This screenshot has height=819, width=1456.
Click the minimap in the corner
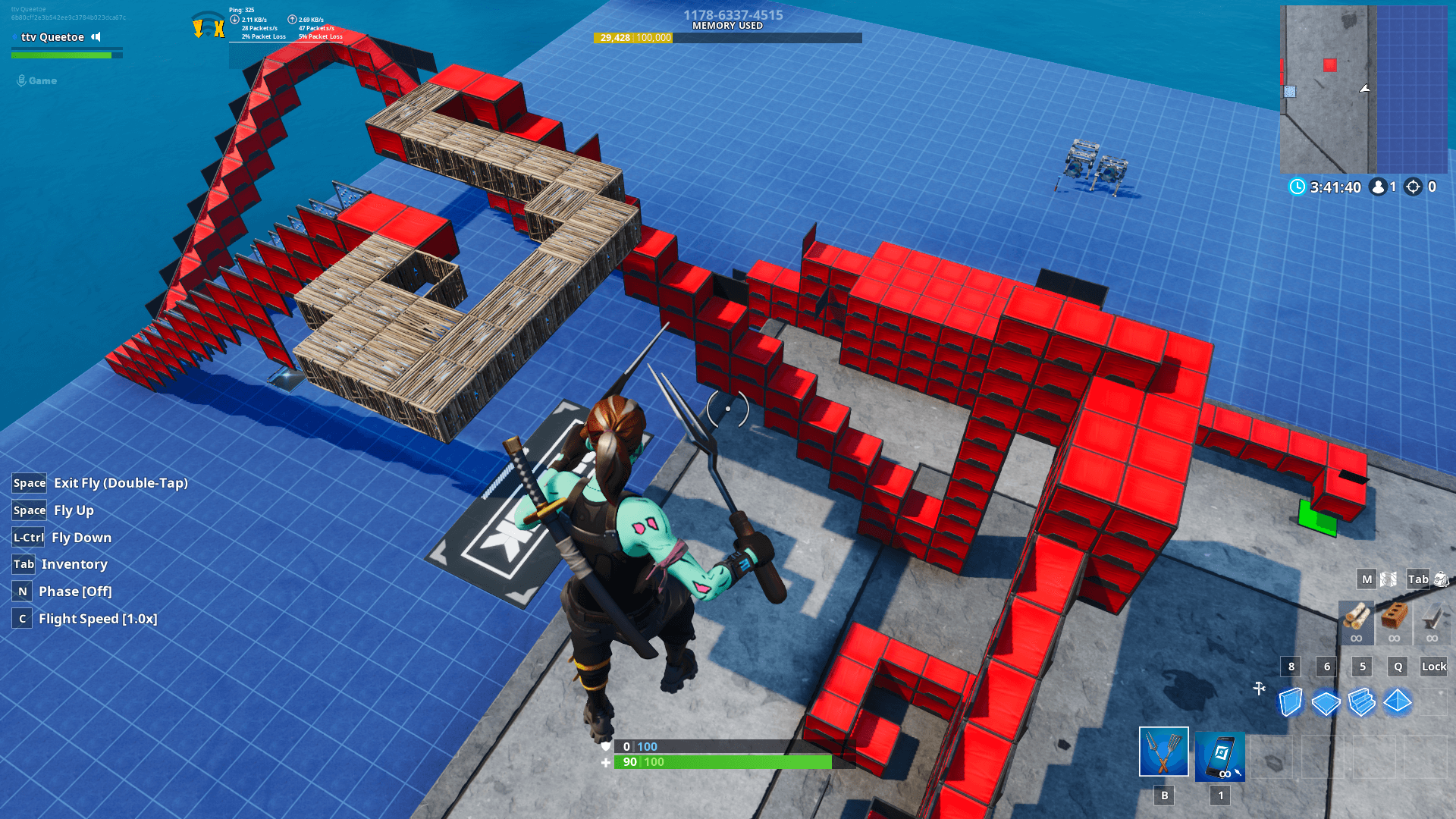pyautogui.click(x=1363, y=89)
